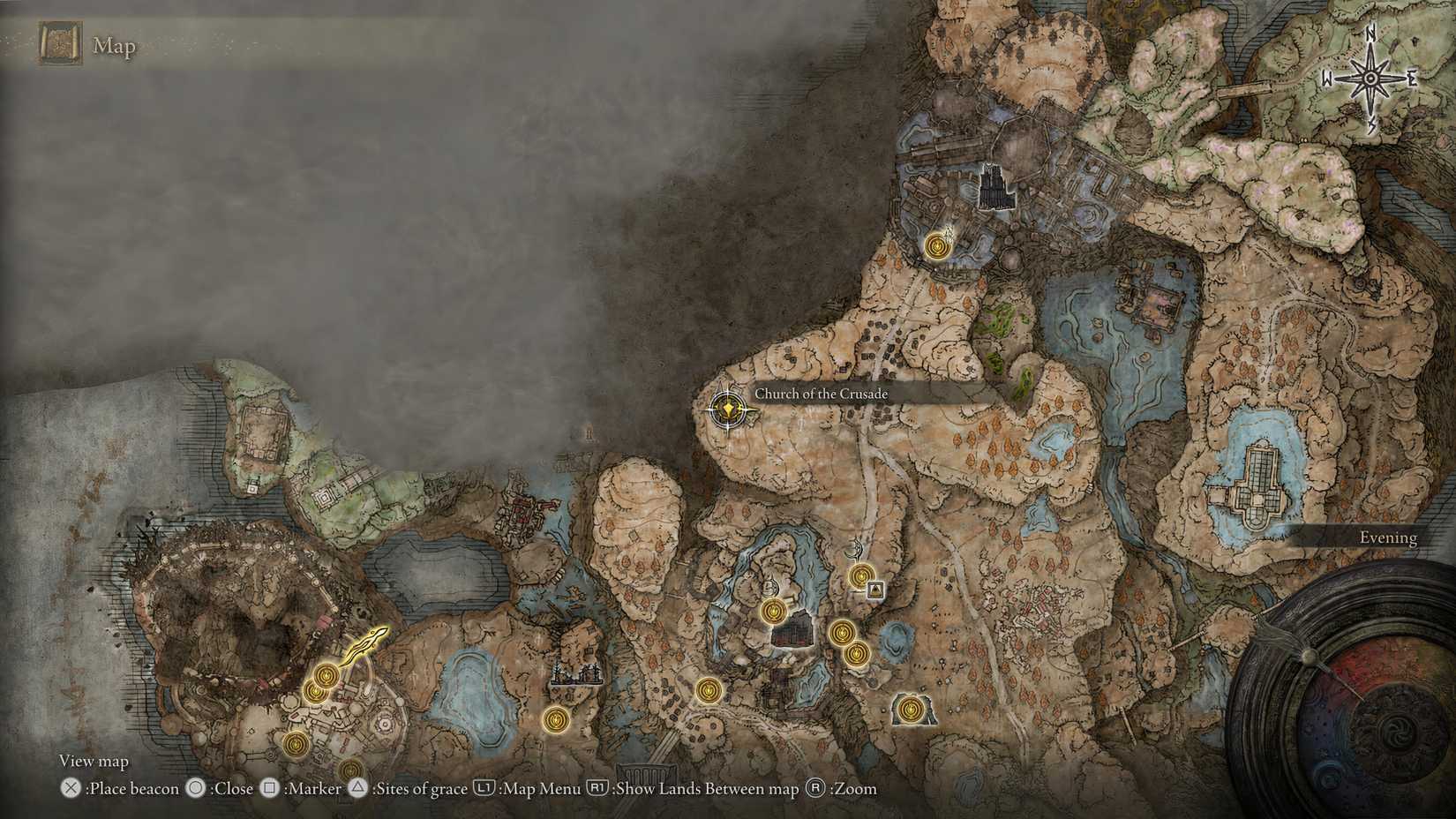This screenshot has width=1456, height=819.
Task: Select the dragon emblem marker above the grace cluster
Action: 854,548
